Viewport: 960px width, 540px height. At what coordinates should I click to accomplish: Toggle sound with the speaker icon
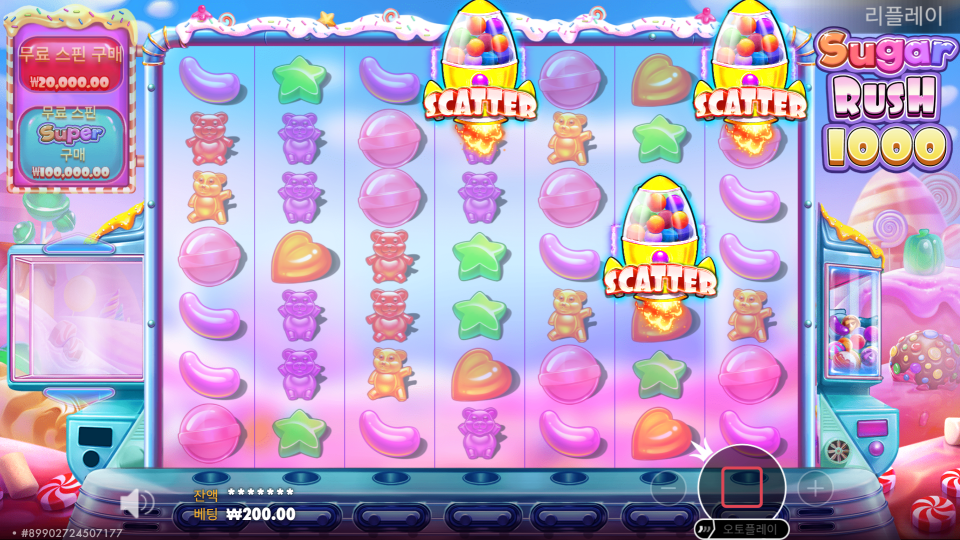(x=136, y=501)
